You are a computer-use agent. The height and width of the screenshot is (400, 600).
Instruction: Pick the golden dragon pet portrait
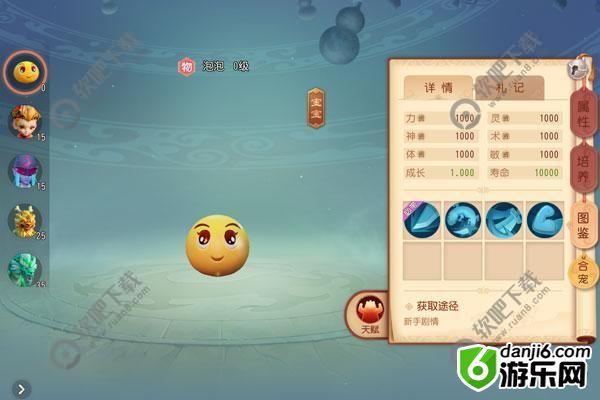point(24,221)
